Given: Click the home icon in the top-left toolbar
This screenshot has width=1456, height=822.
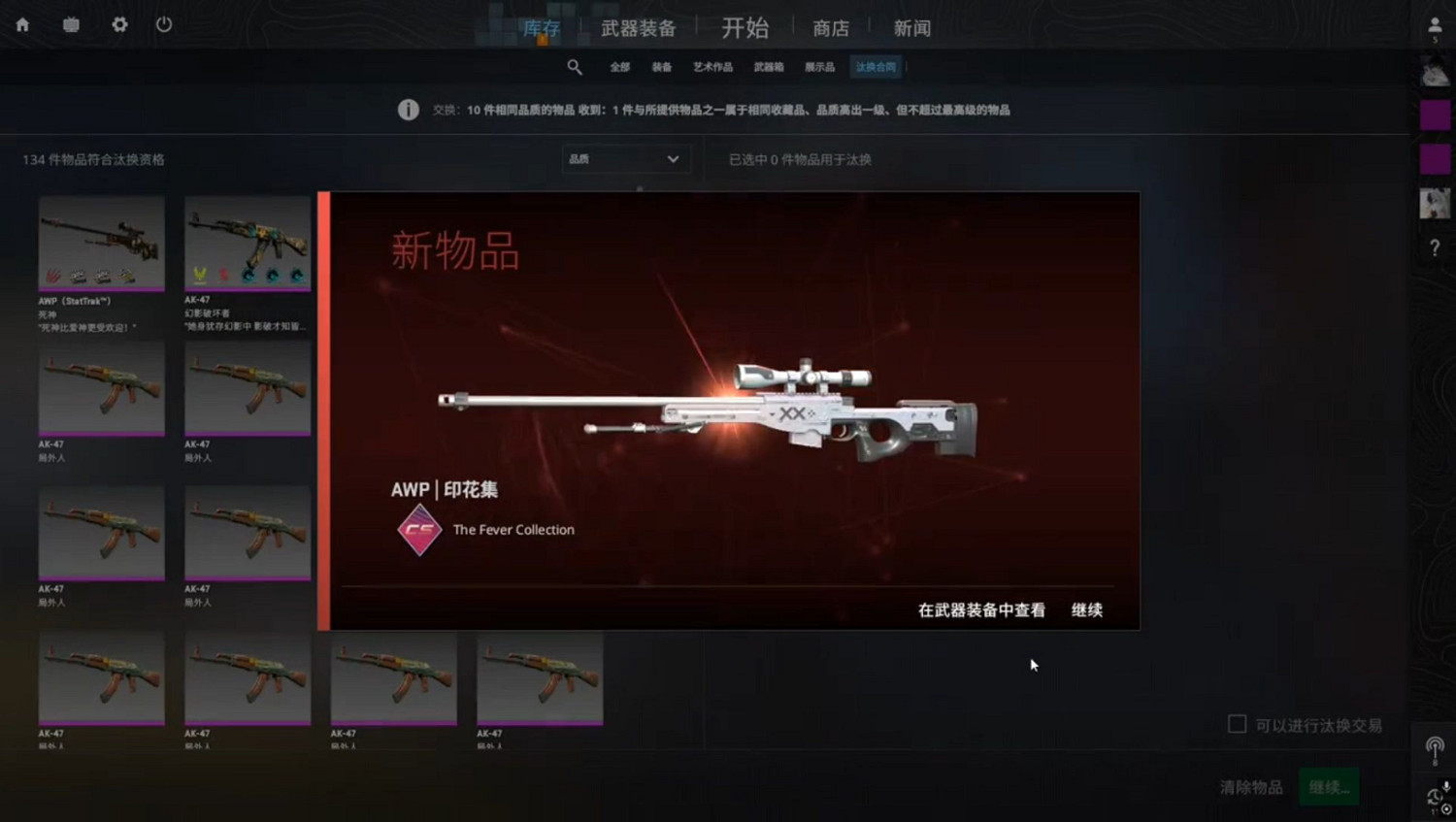Looking at the screenshot, I should [x=21, y=25].
